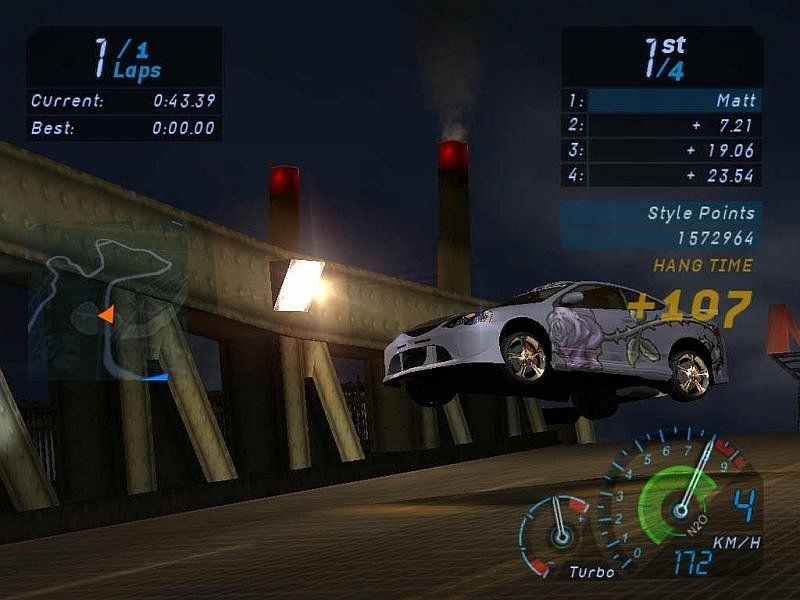The width and height of the screenshot is (800, 600).
Task: Select Matt's row in the standings
Action: [661, 101]
